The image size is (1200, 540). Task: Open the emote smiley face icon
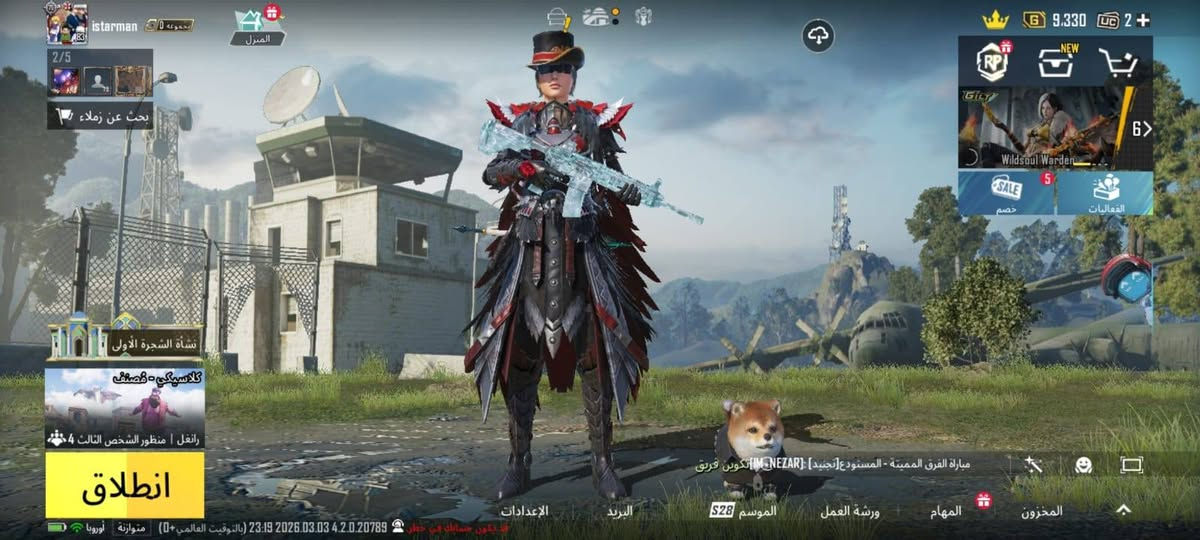pos(1083,465)
